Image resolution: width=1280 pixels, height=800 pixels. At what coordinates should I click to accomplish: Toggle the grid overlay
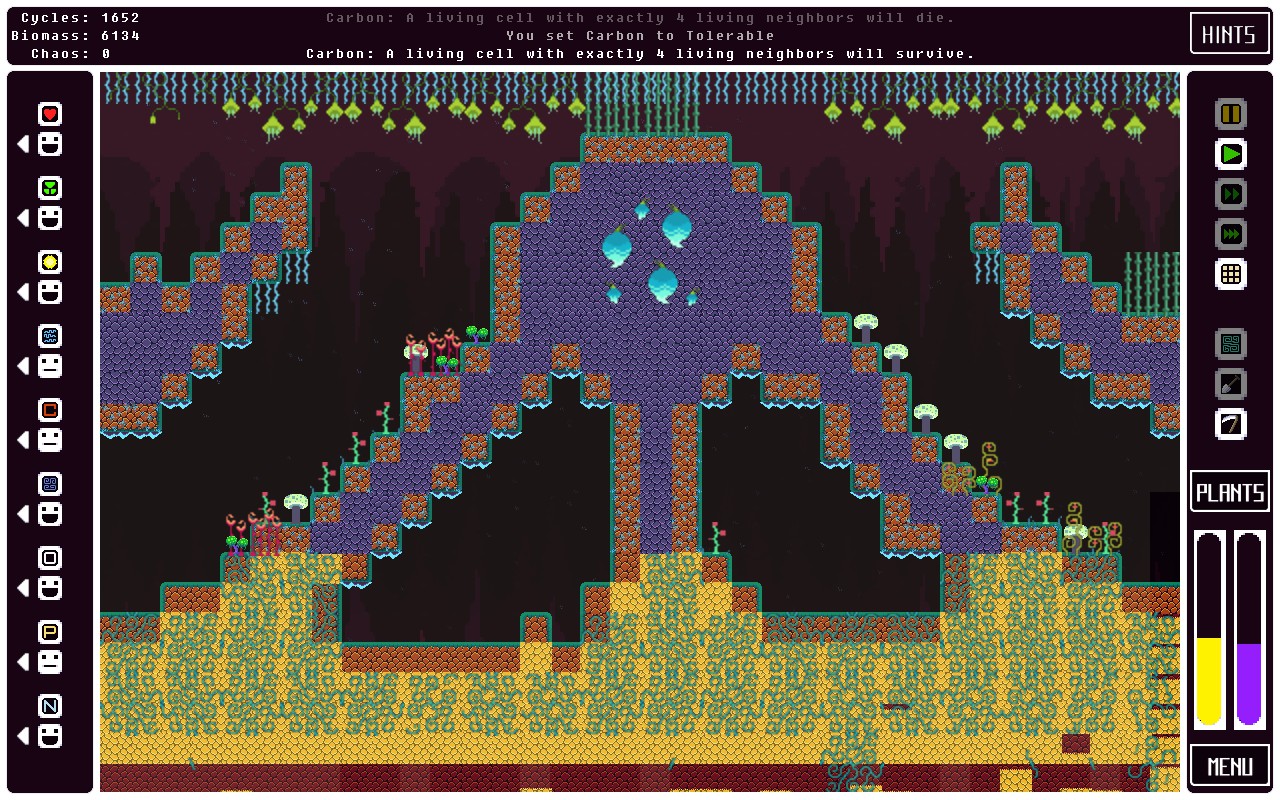point(1229,273)
